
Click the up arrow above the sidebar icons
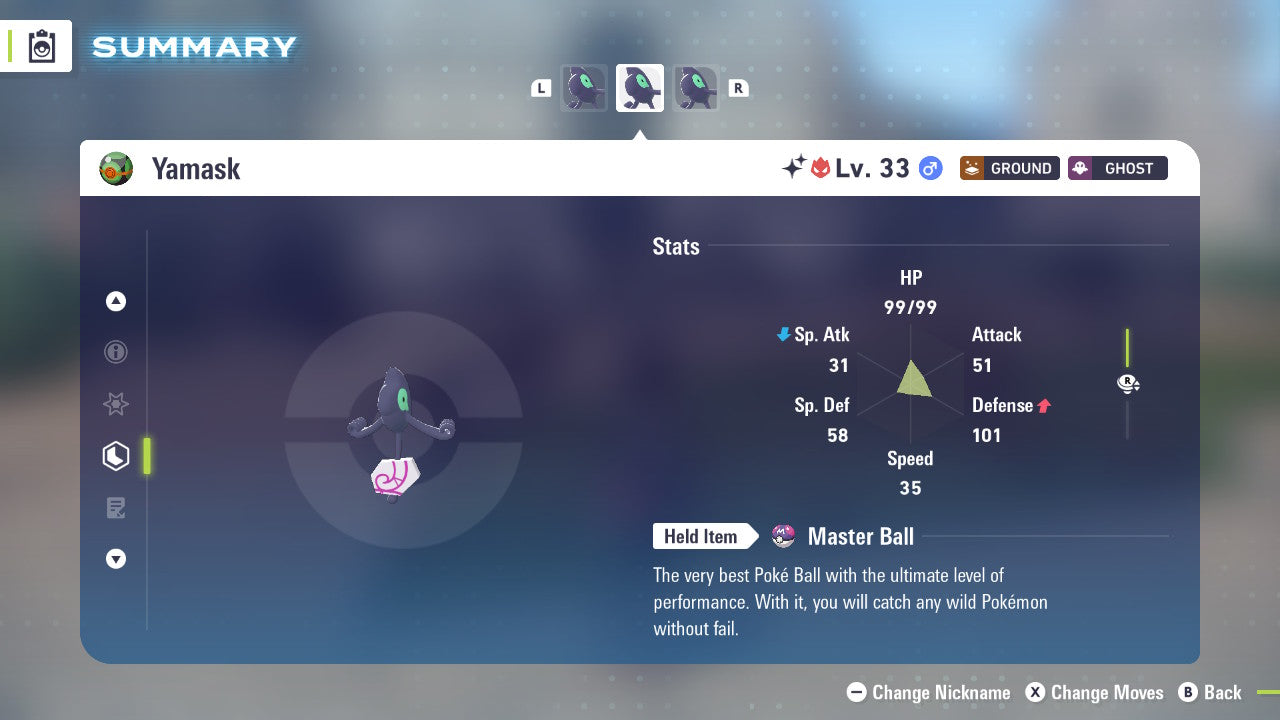pyautogui.click(x=115, y=300)
